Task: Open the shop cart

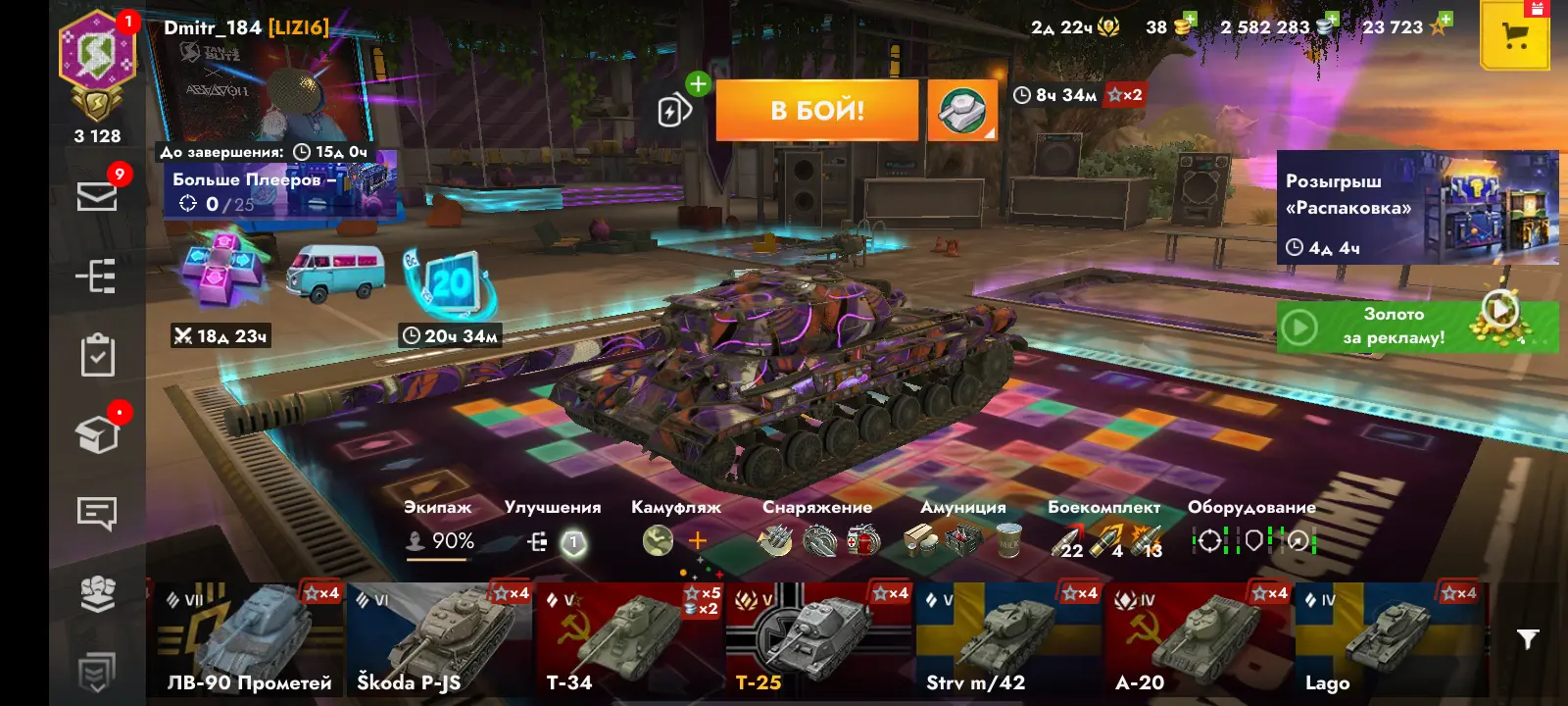Action: click(1514, 37)
